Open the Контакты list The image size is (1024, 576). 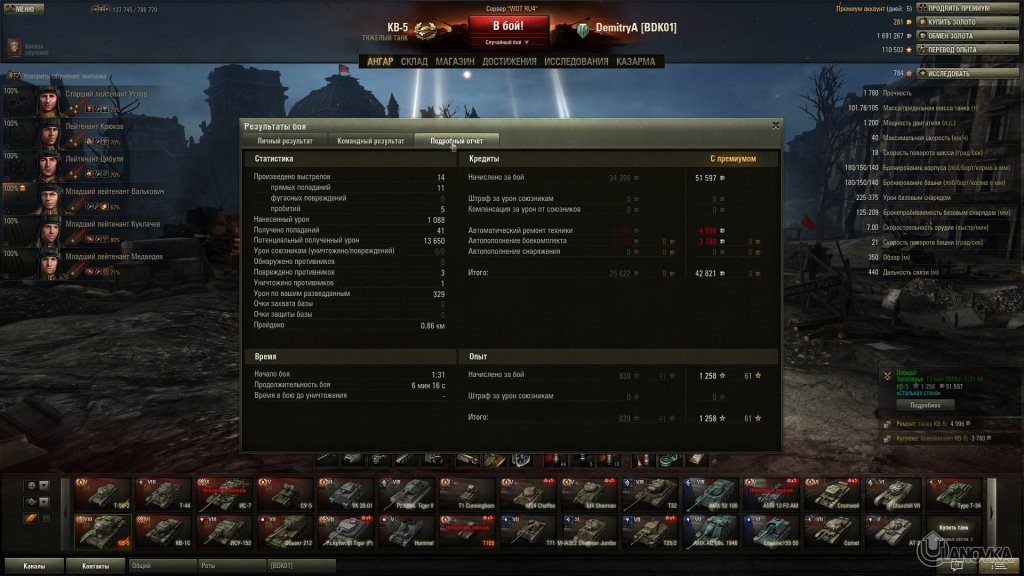(x=96, y=565)
